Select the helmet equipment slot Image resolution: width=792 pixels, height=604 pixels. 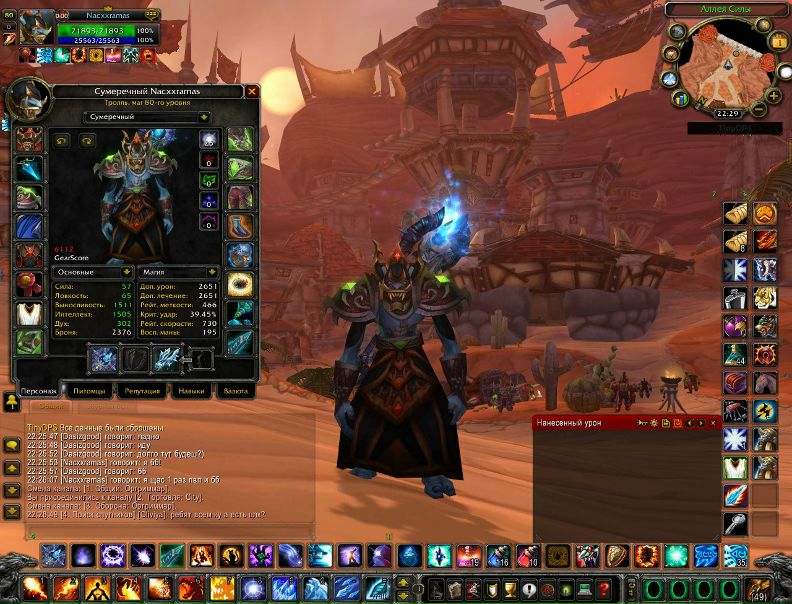coord(30,140)
